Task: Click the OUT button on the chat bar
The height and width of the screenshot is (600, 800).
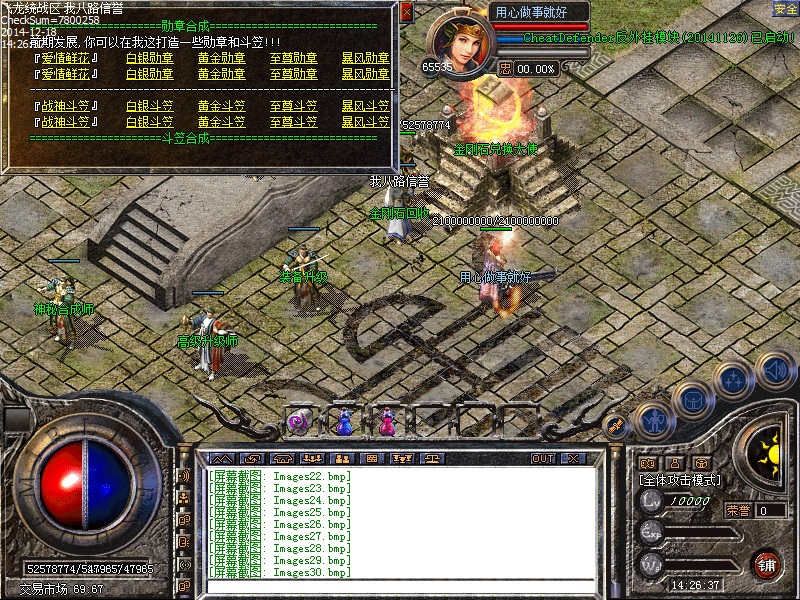Action: click(543, 458)
